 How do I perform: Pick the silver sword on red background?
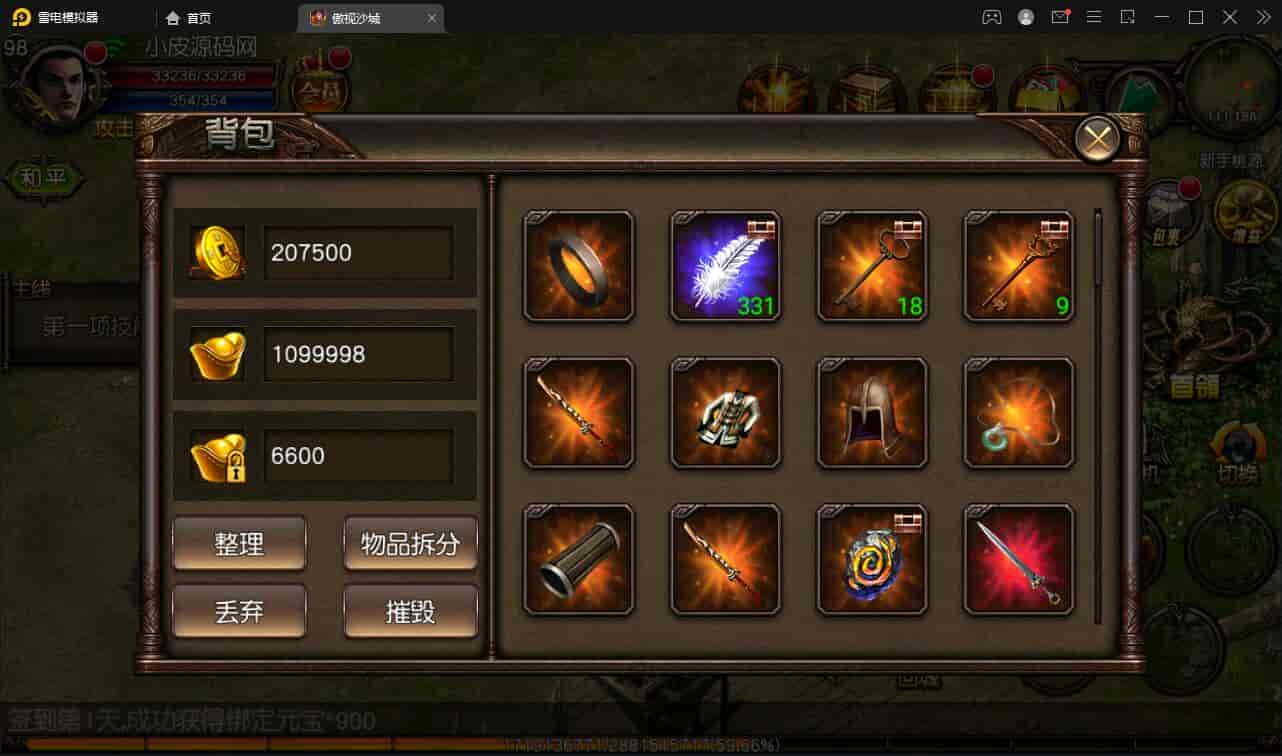[1018, 560]
